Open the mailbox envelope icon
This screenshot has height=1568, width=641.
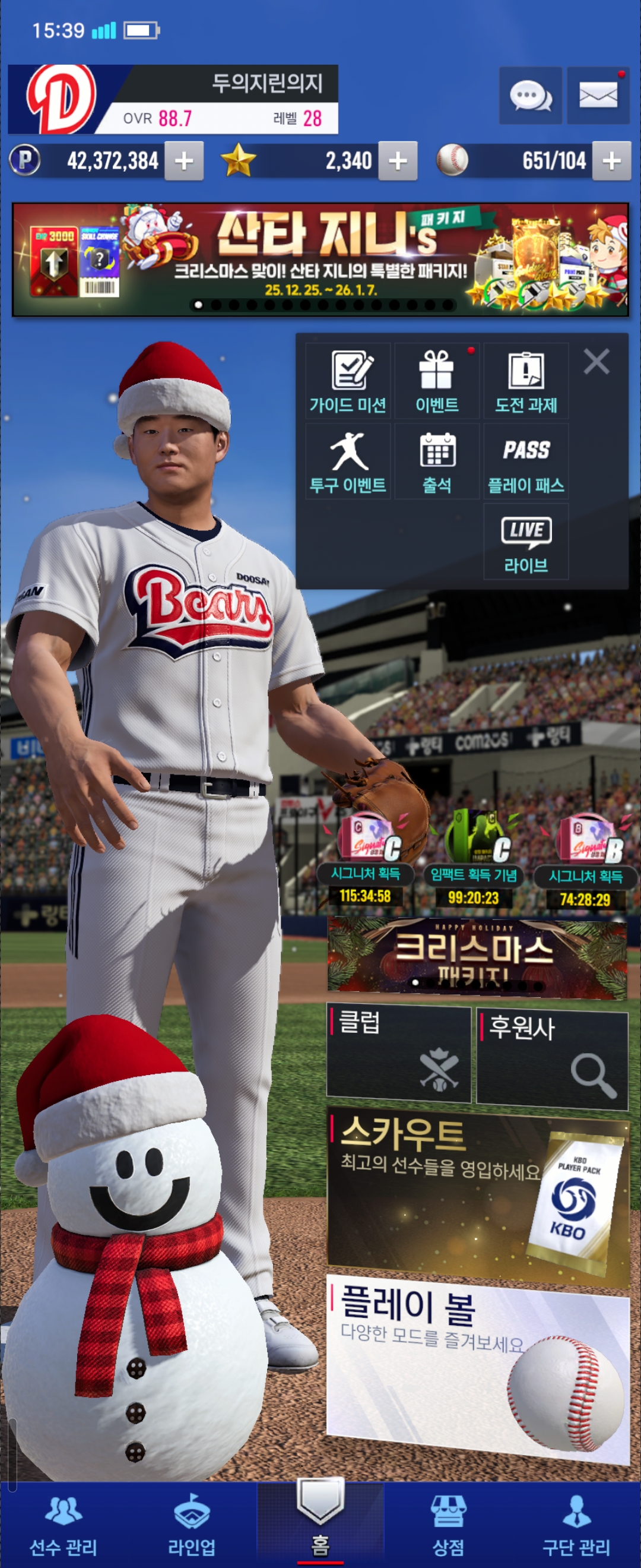pyautogui.click(x=598, y=96)
